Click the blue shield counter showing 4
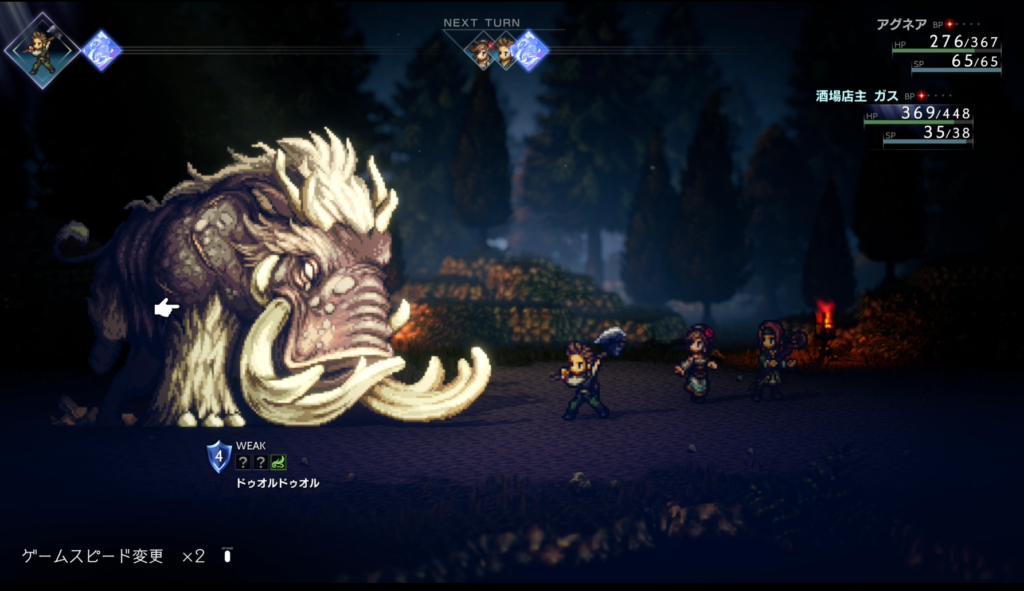 (219, 457)
